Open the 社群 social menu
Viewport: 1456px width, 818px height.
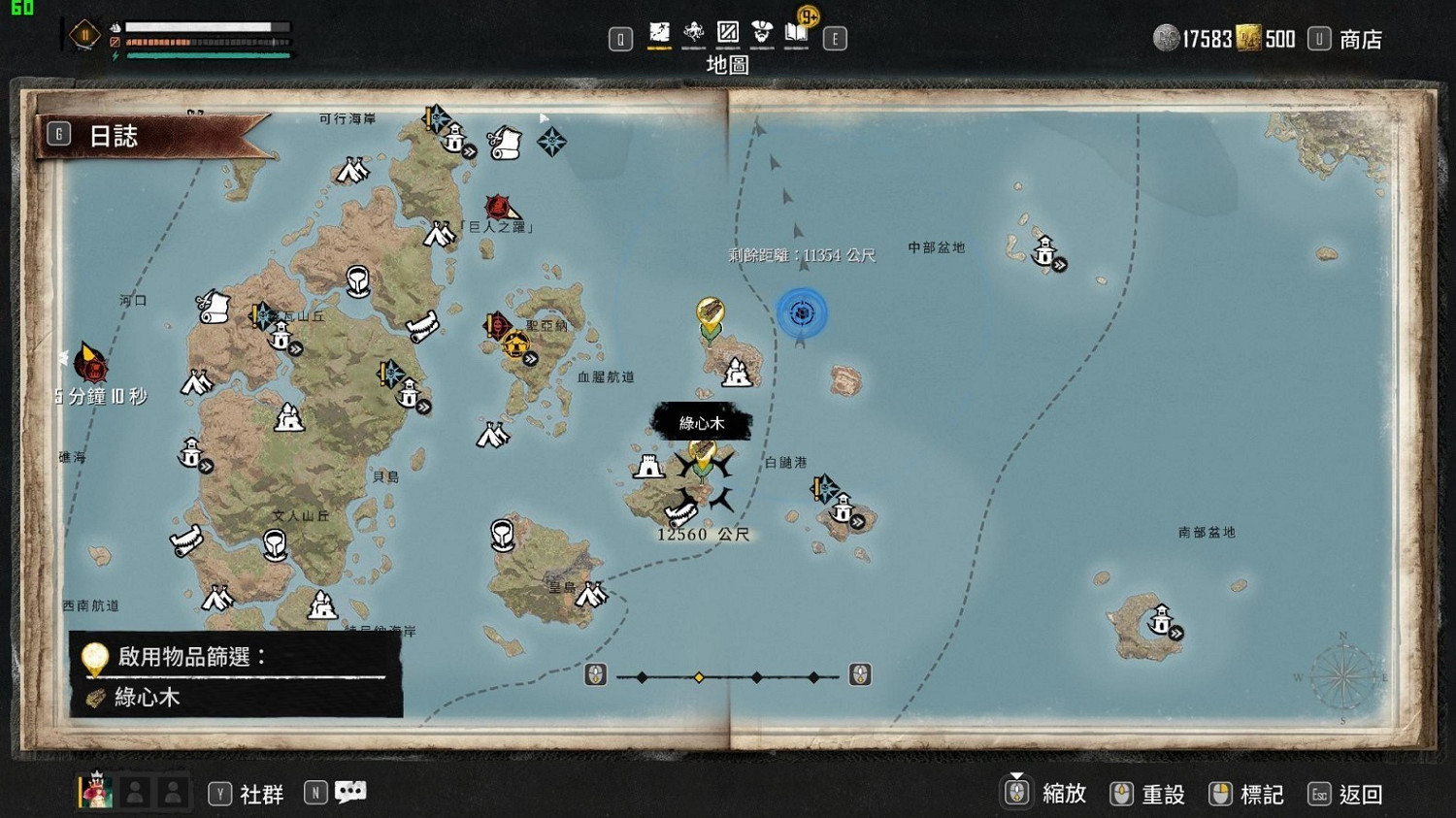pos(261,795)
